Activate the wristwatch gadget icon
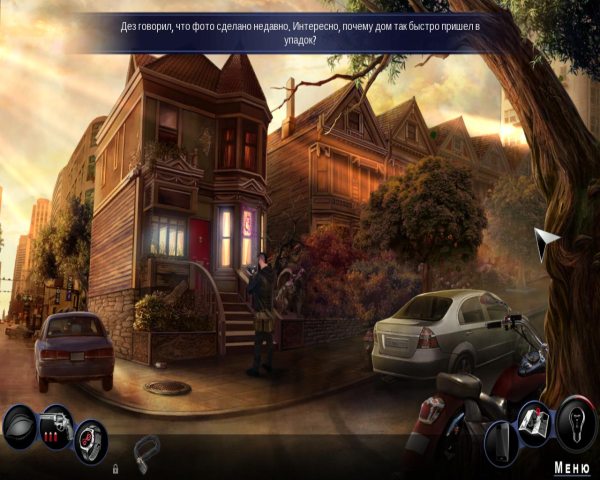Image resolution: width=600 pixels, height=480 pixels. pyautogui.click(x=91, y=440)
